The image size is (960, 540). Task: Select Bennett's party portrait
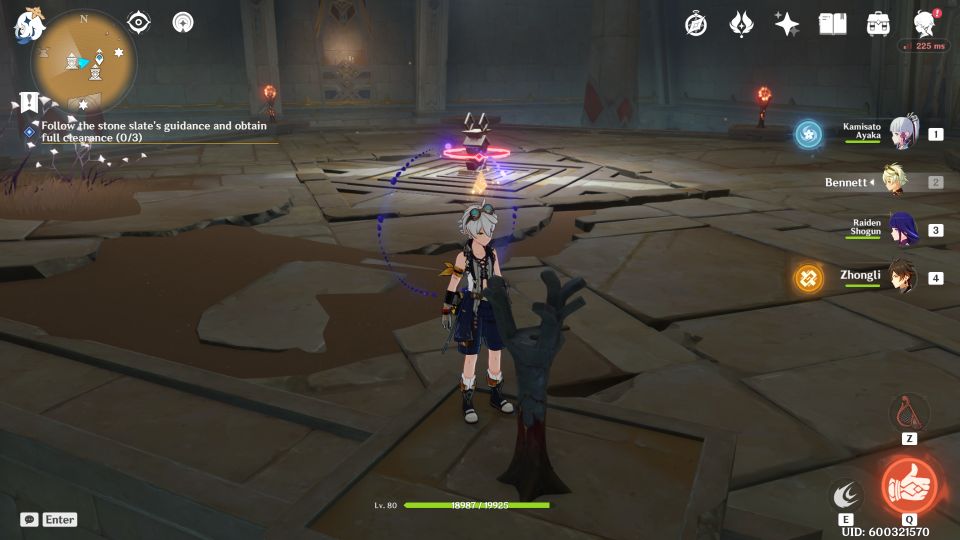pyautogui.click(x=896, y=182)
